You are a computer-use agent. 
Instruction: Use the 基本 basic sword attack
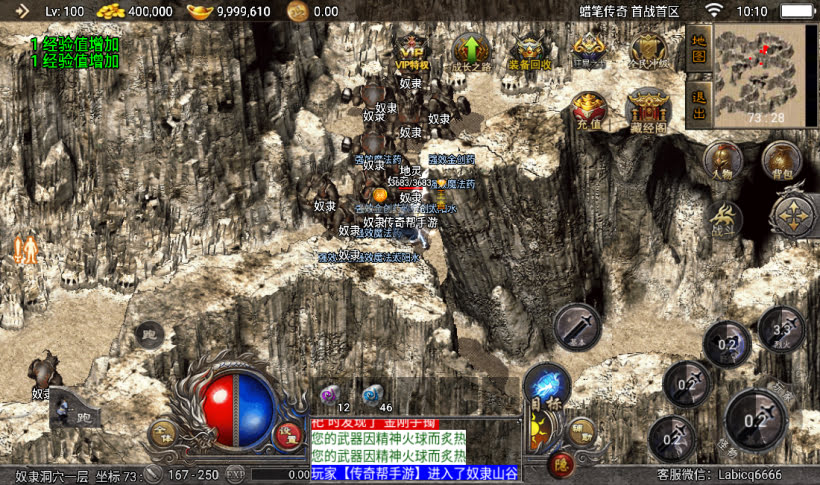point(577,326)
